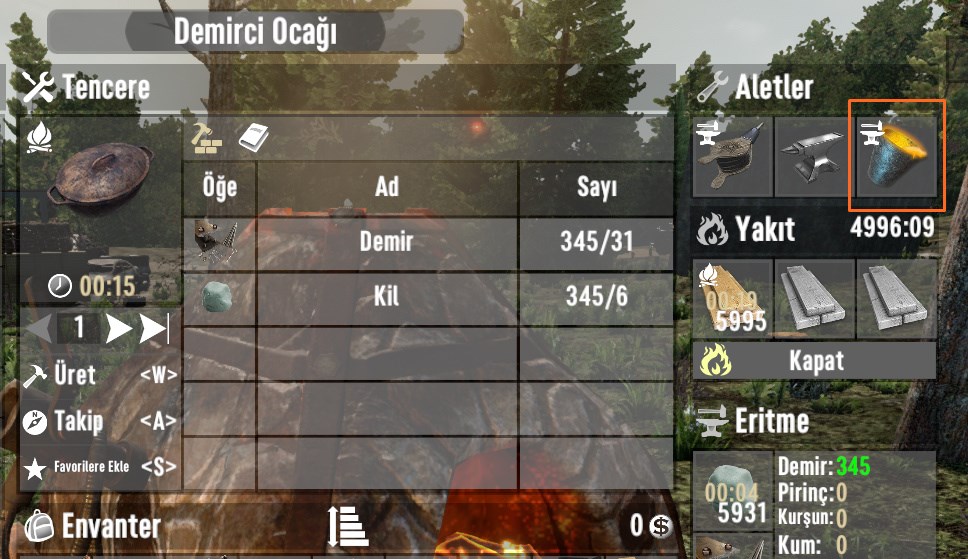Image resolution: width=968 pixels, height=559 pixels.
Task: Open the hammer and bricks ingredients tab
Action: point(207,137)
